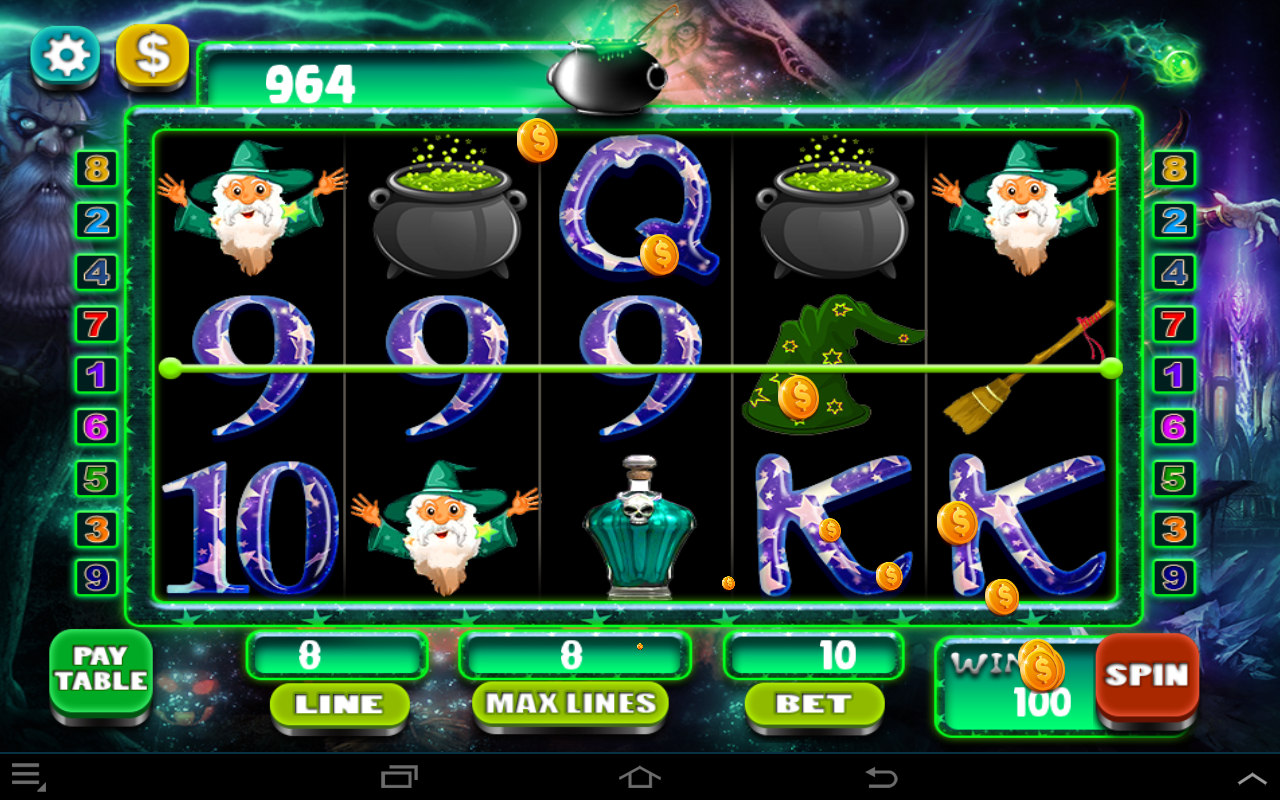Increase the BET amount
The height and width of the screenshot is (800, 1280).
[x=813, y=704]
